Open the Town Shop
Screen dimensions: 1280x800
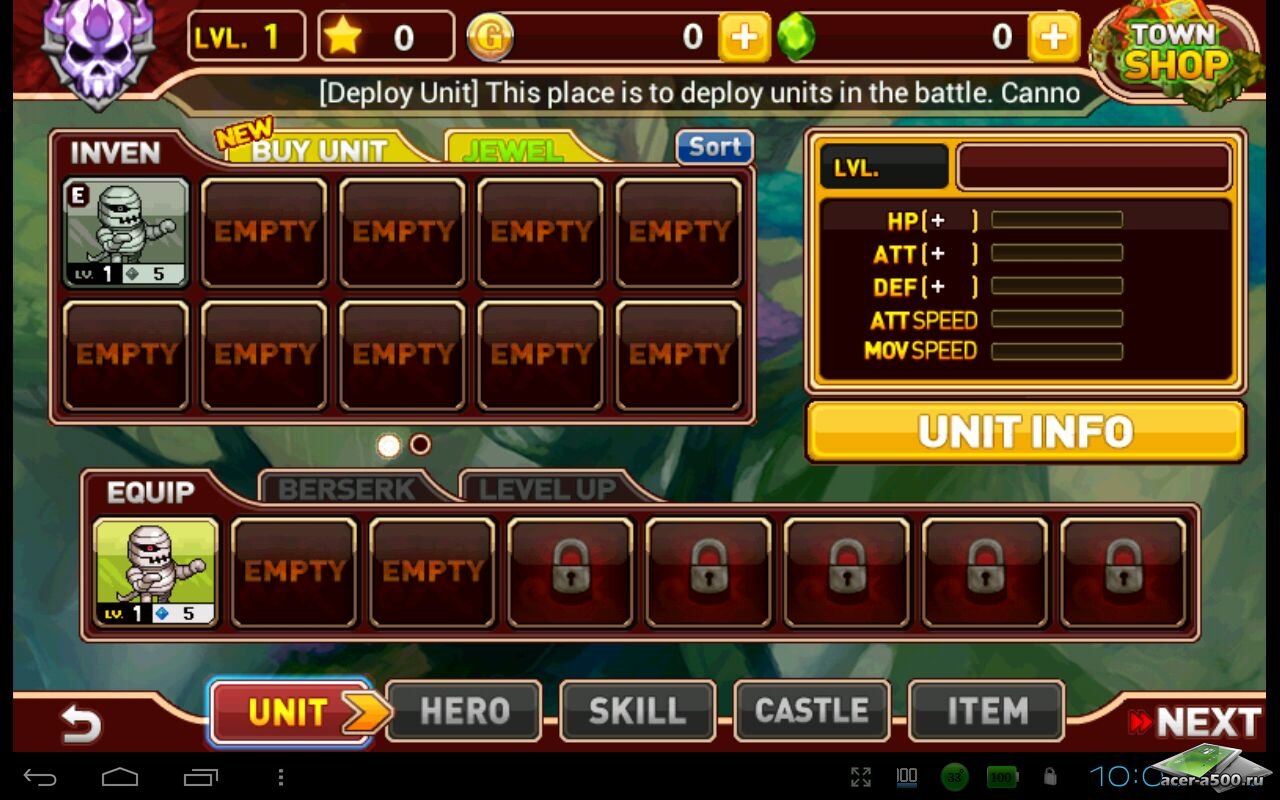[x=1176, y=58]
